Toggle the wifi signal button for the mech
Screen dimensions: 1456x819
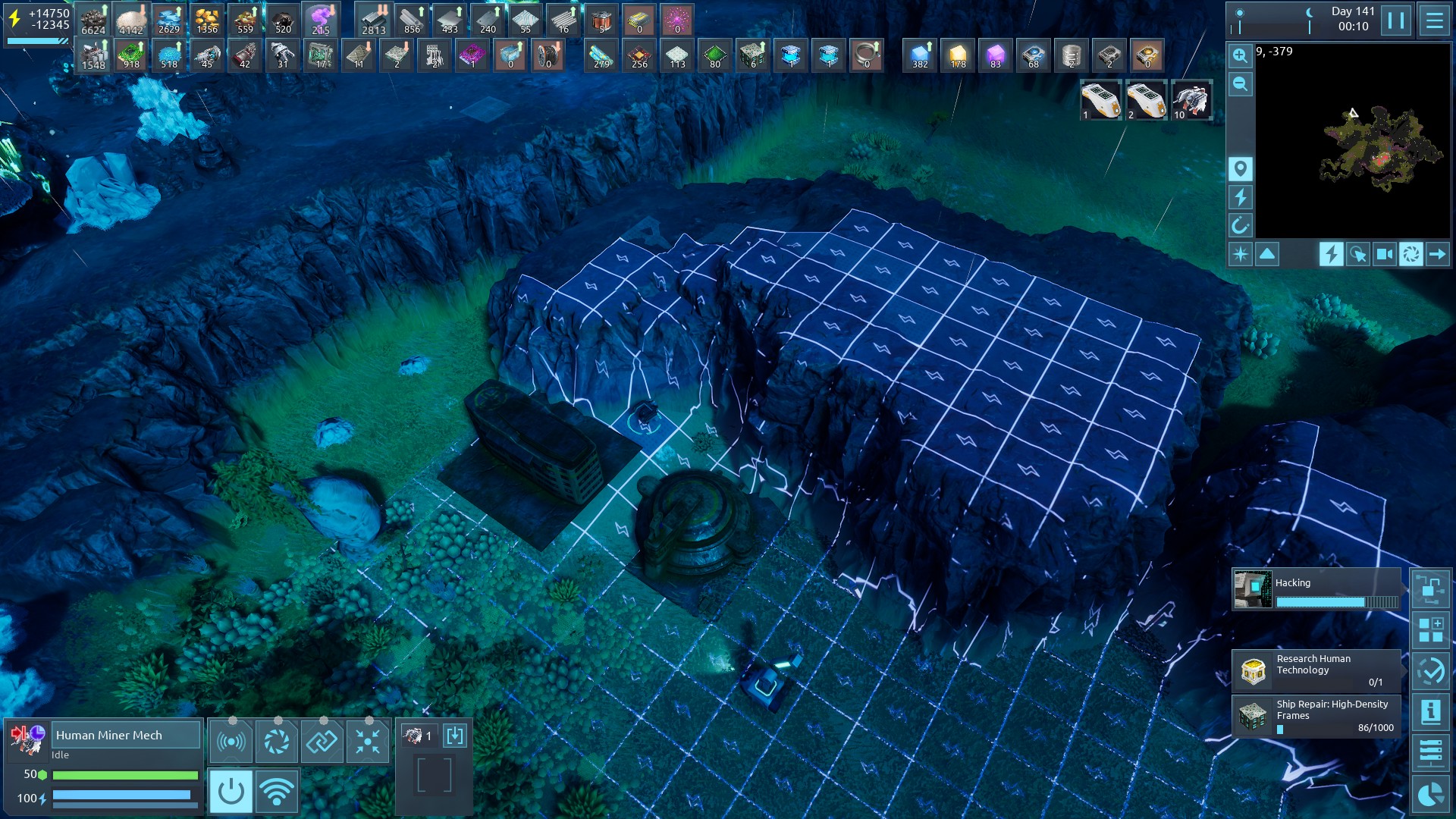point(277,791)
